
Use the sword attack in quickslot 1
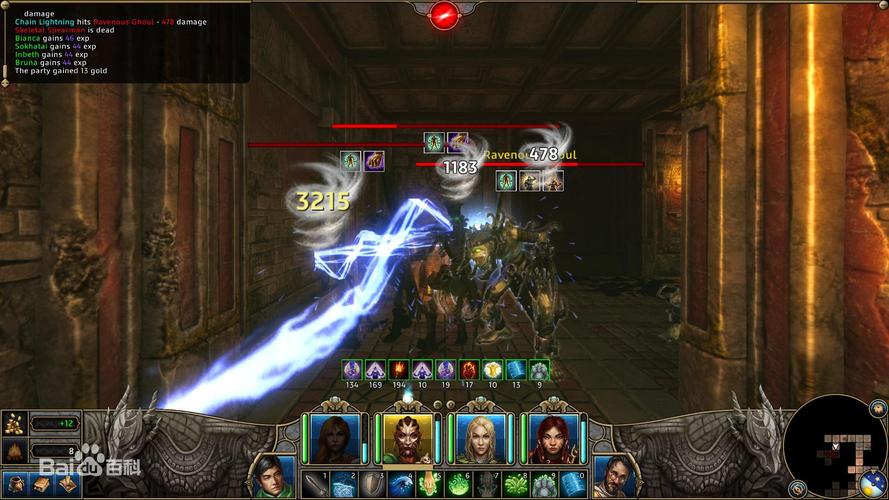pos(314,484)
